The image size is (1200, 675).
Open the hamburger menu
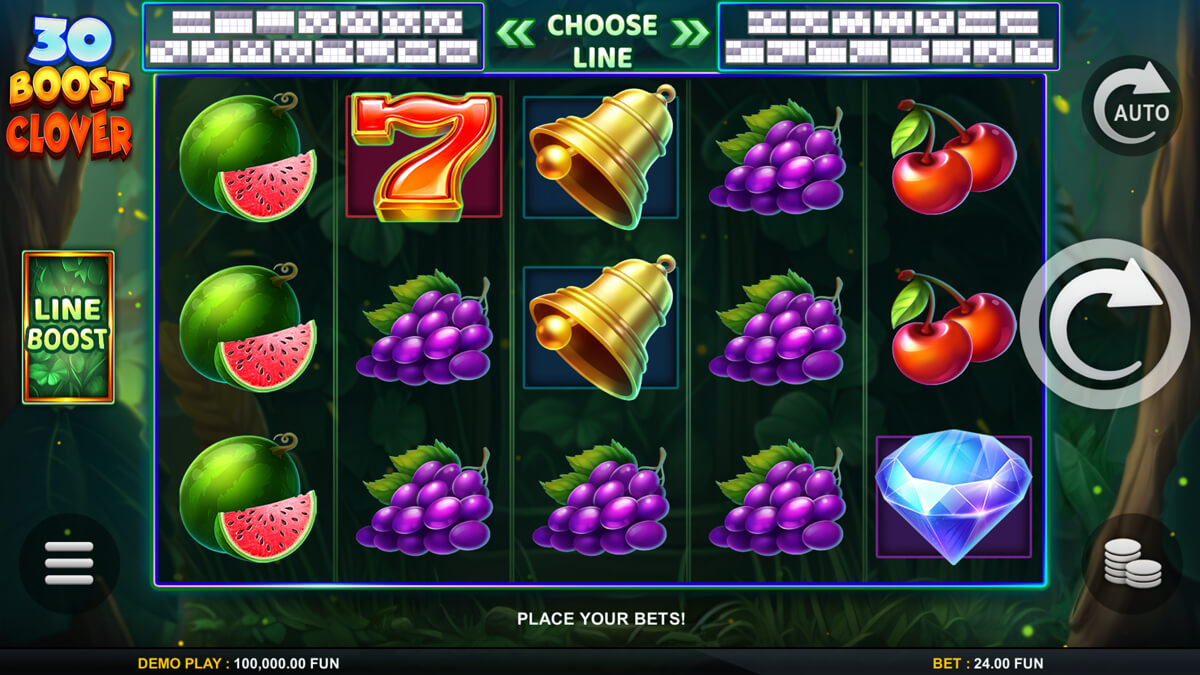(69, 564)
